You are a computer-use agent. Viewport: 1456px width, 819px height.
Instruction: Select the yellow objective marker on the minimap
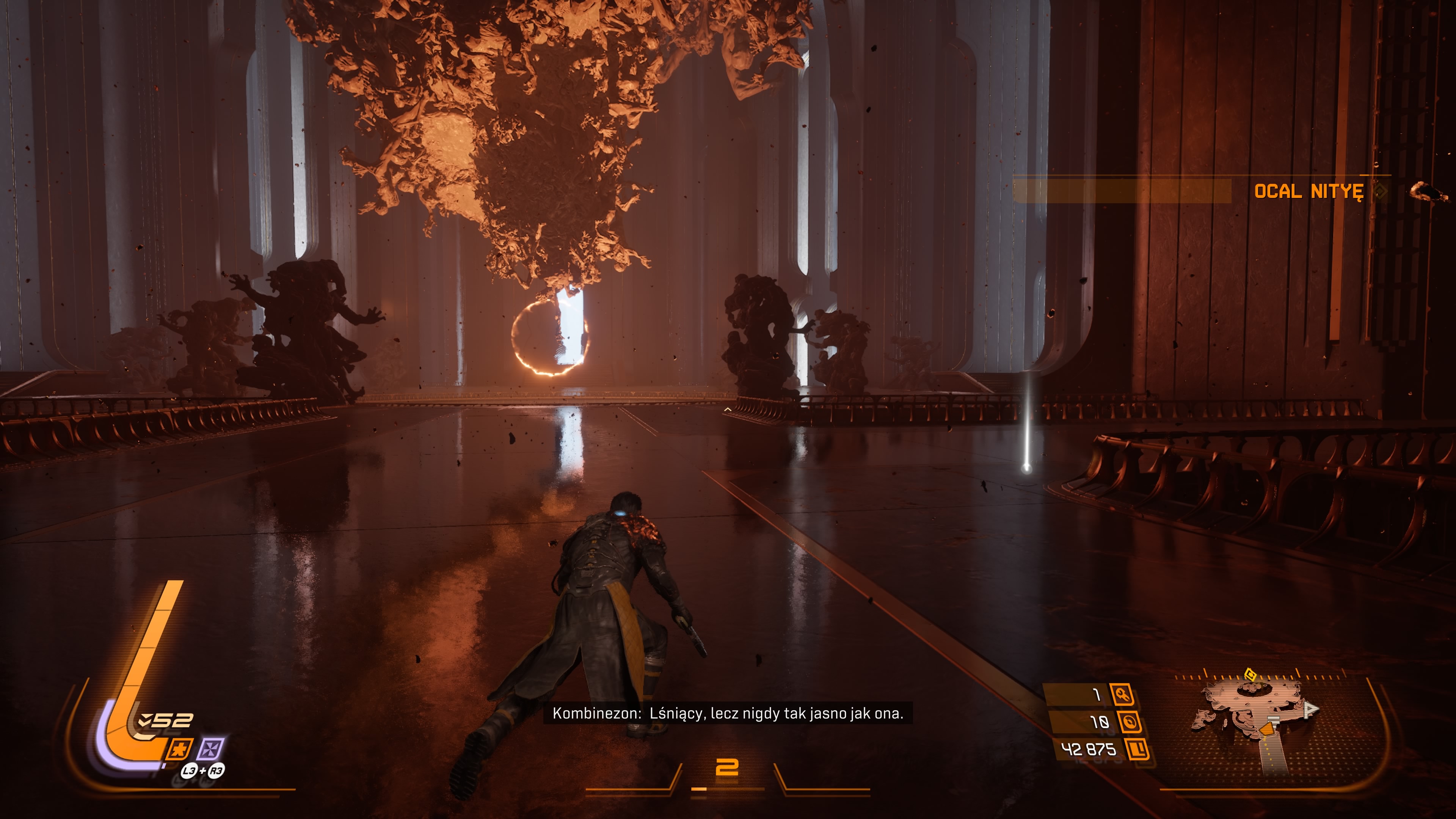point(1250,674)
